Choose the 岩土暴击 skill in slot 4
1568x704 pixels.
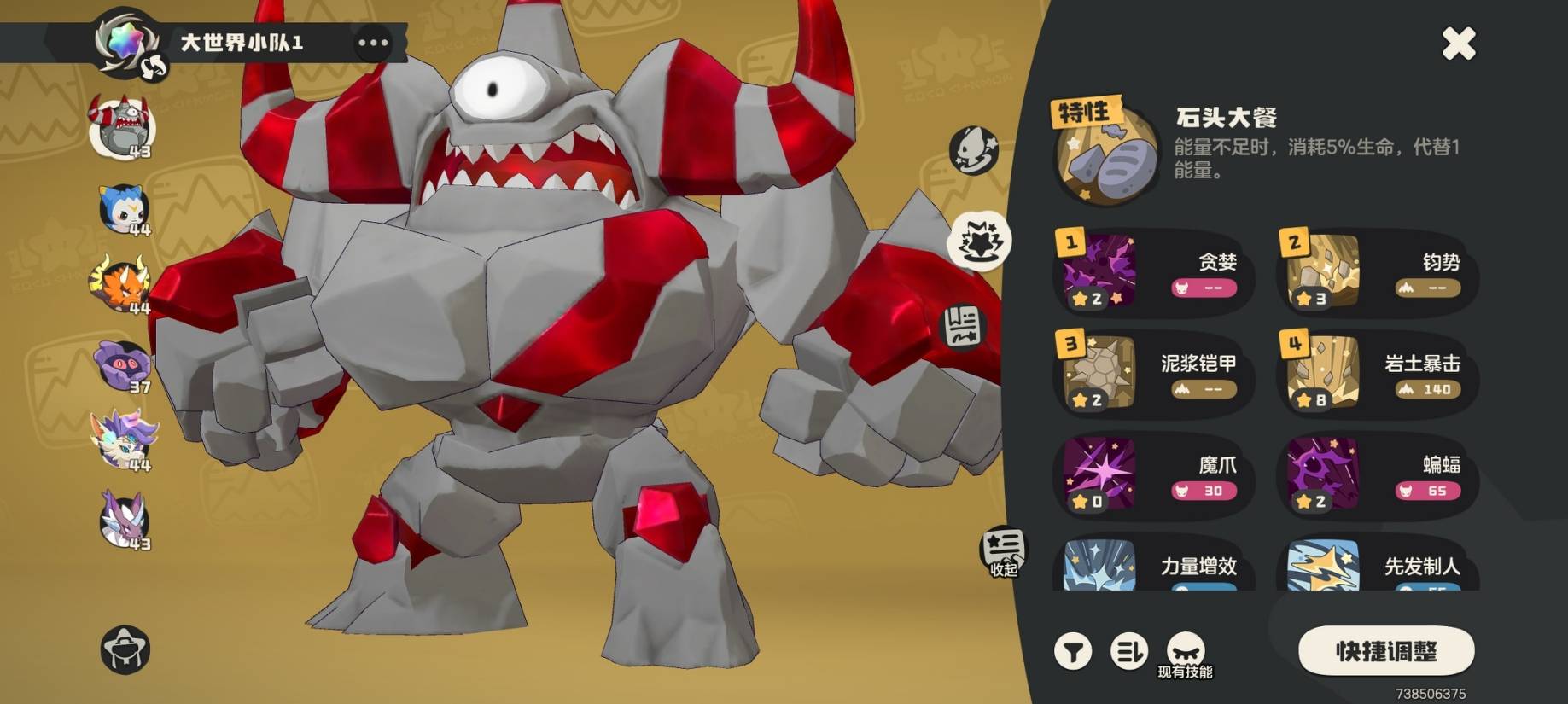click(x=1378, y=374)
